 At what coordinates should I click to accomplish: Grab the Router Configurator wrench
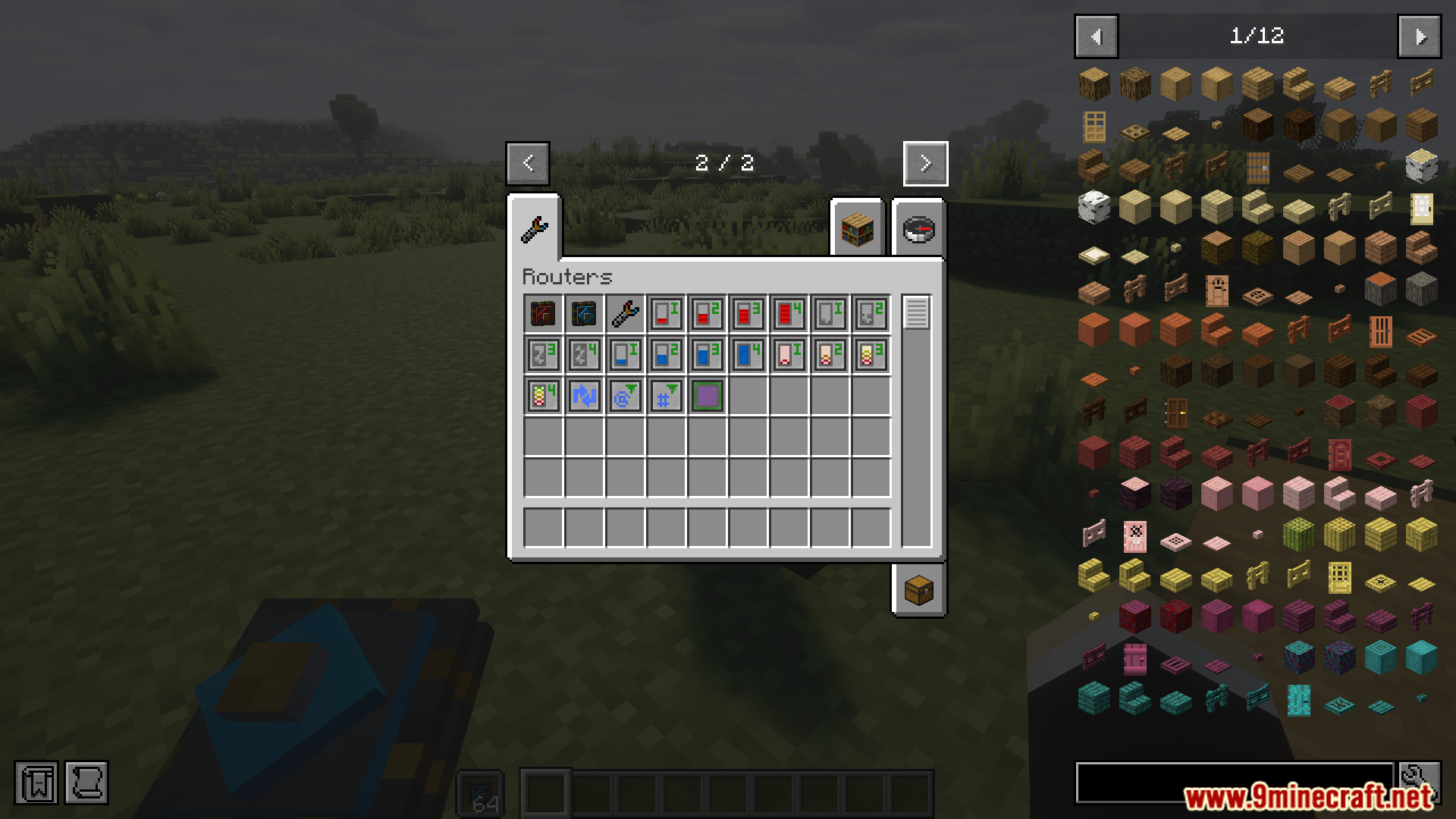click(624, 312)
